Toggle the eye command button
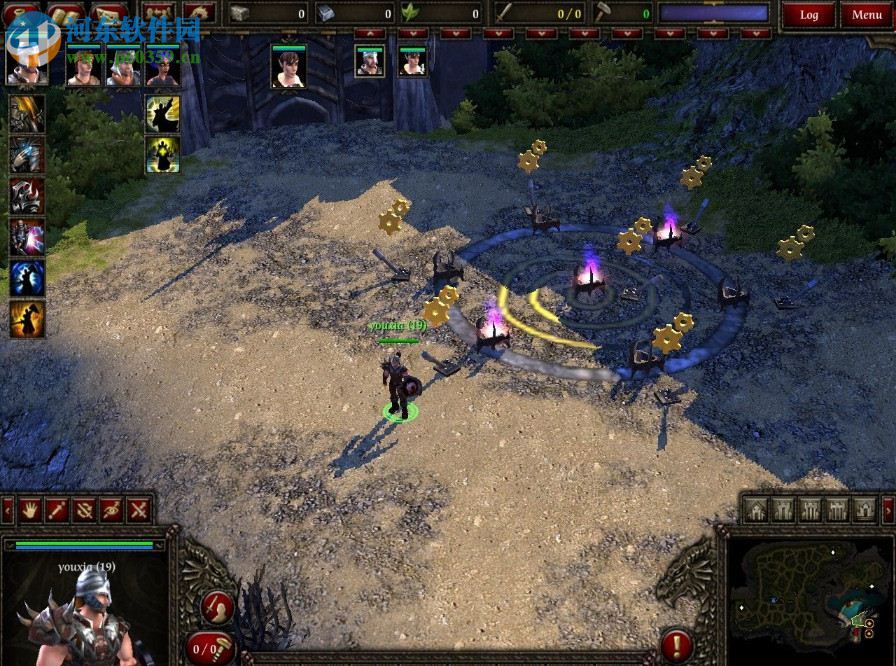 (110, 510)
